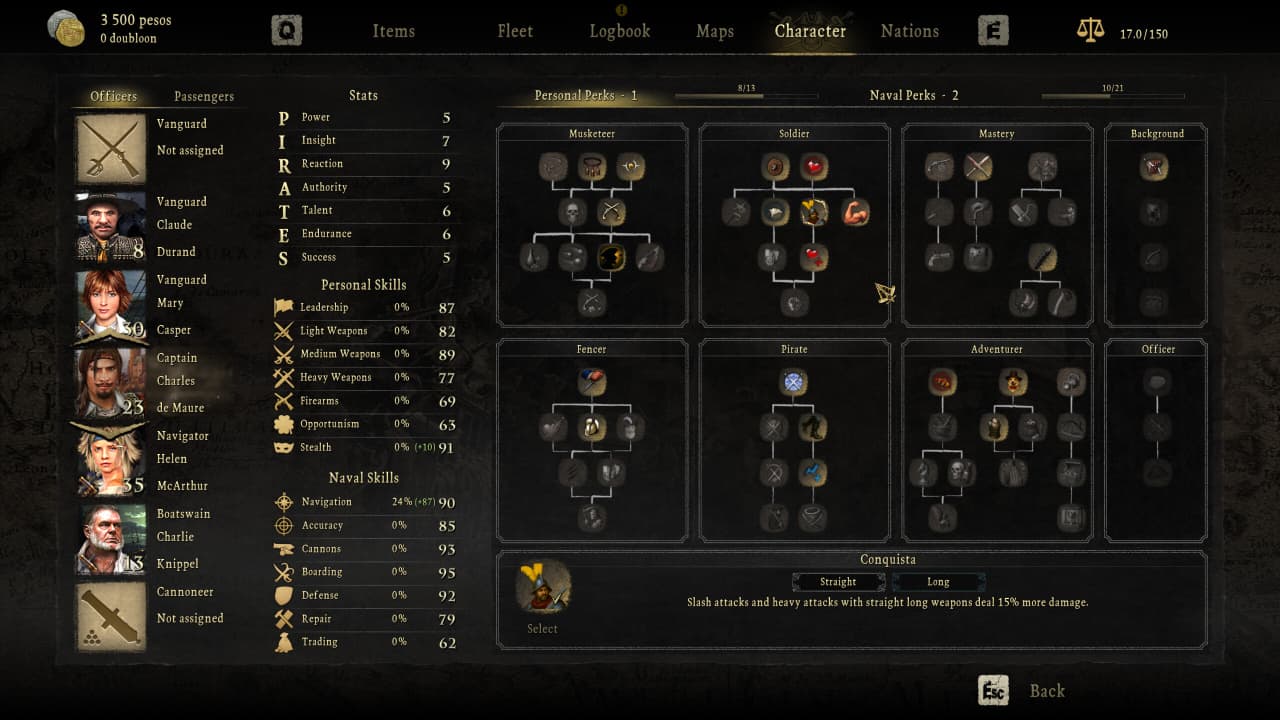The image size is (1280, 720).
Task: Show the Nations tab
Action: [909, 31]
